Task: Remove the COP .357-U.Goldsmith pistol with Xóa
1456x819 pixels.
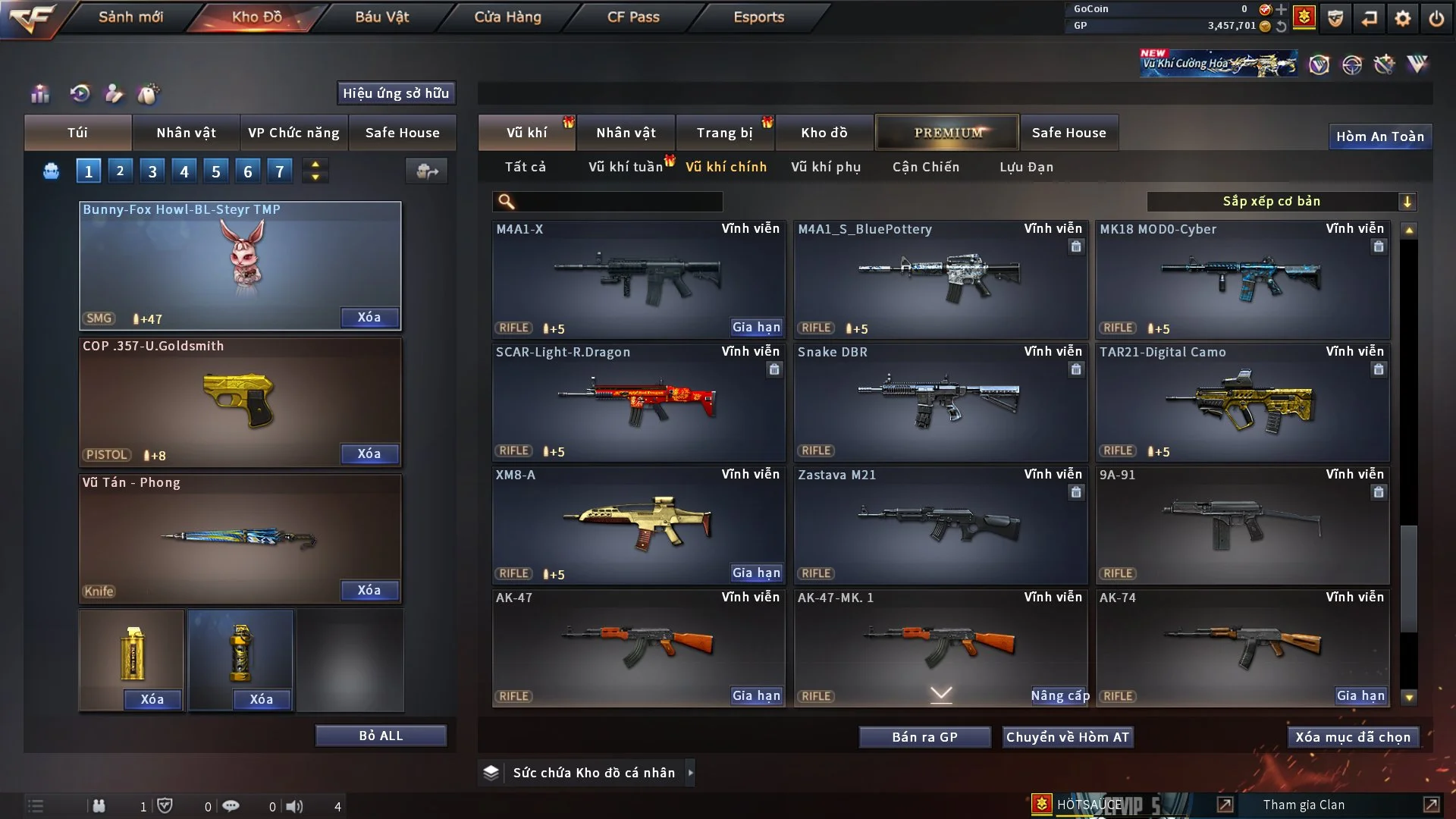Action: 369,453
